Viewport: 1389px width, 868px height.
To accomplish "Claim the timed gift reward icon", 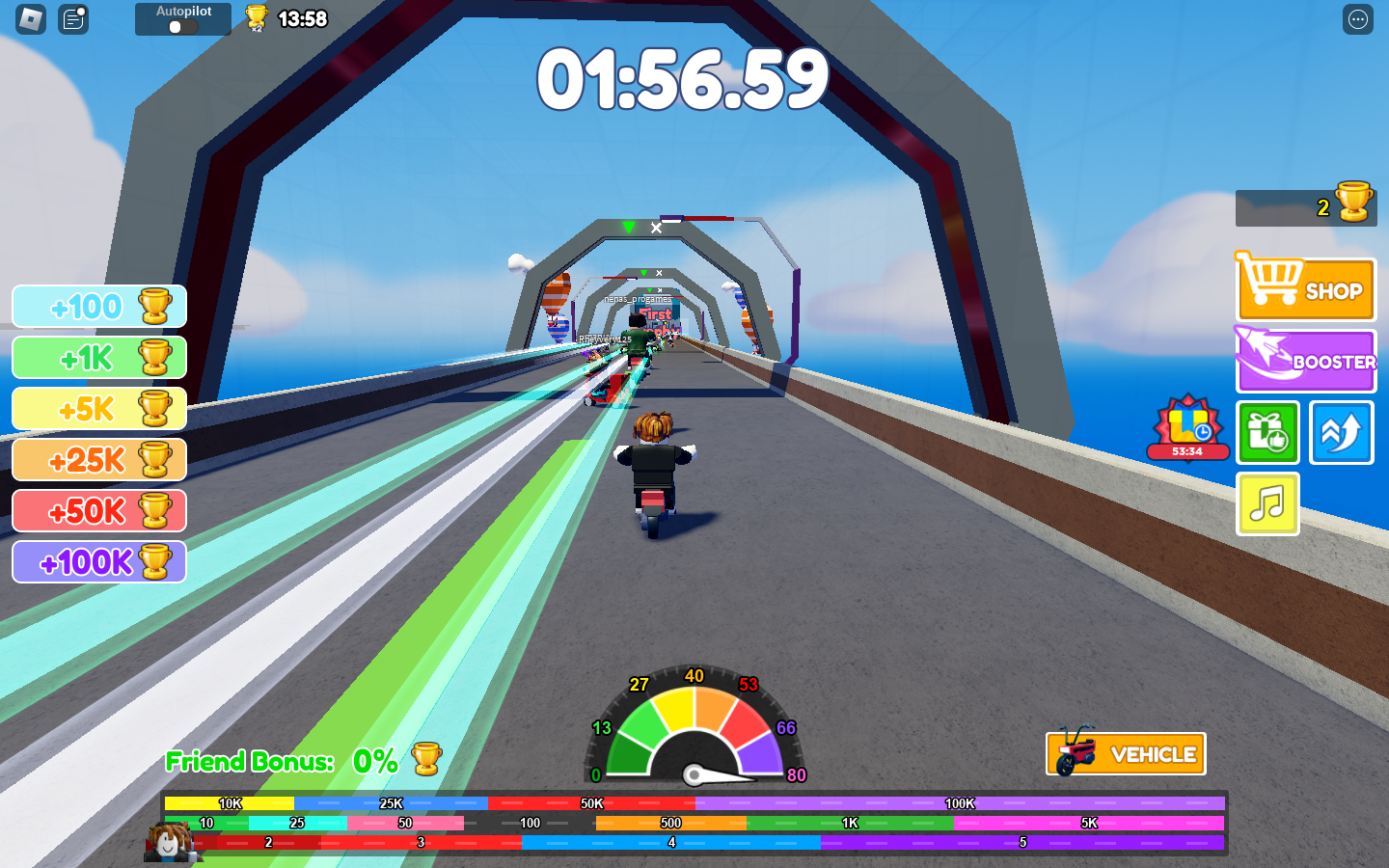I will tap(1188, 428).
